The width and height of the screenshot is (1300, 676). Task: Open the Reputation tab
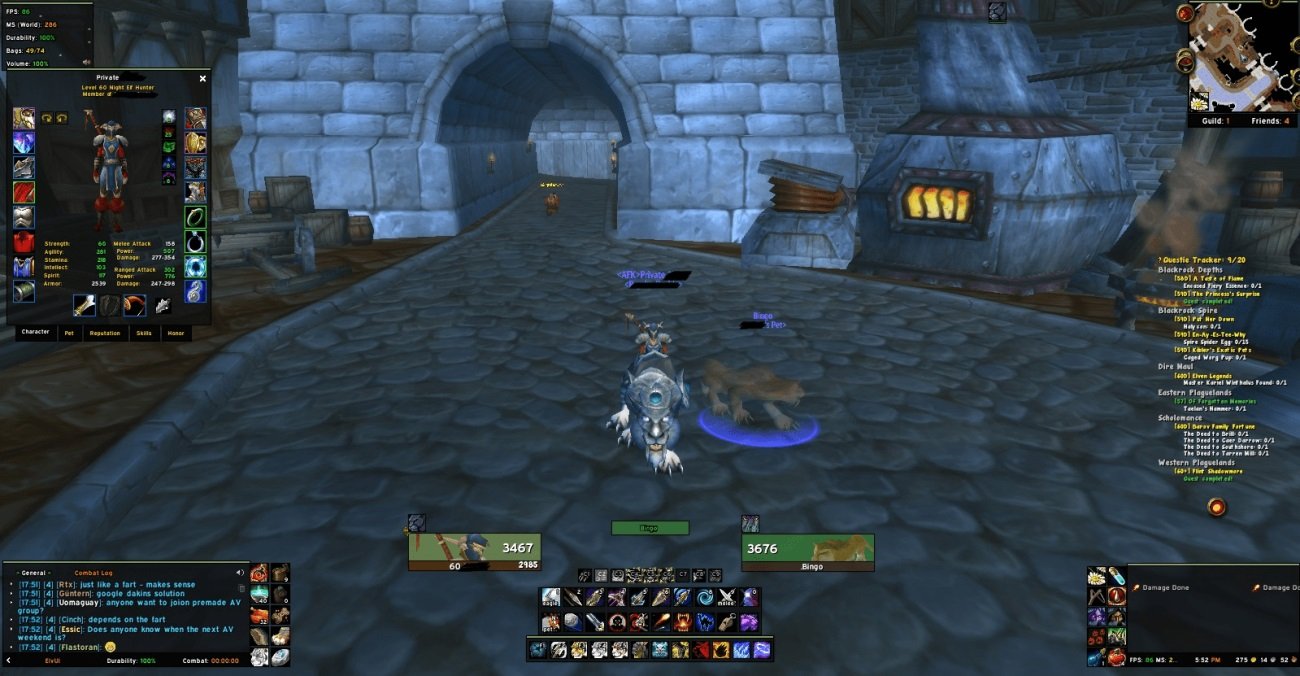[104, 333]
